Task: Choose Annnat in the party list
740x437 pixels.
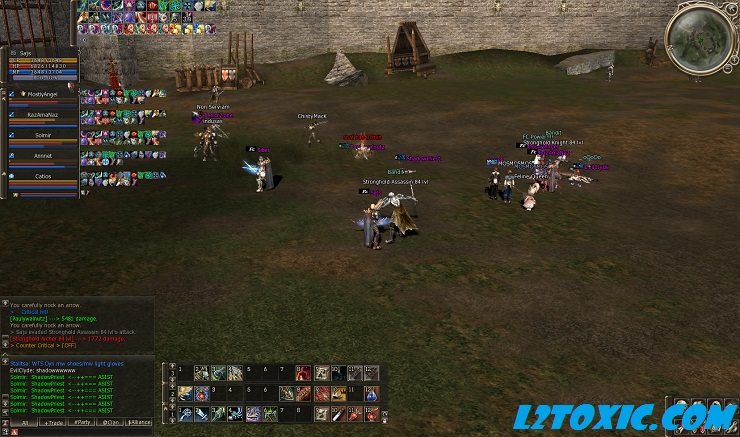Action: [x=42, y=157]
